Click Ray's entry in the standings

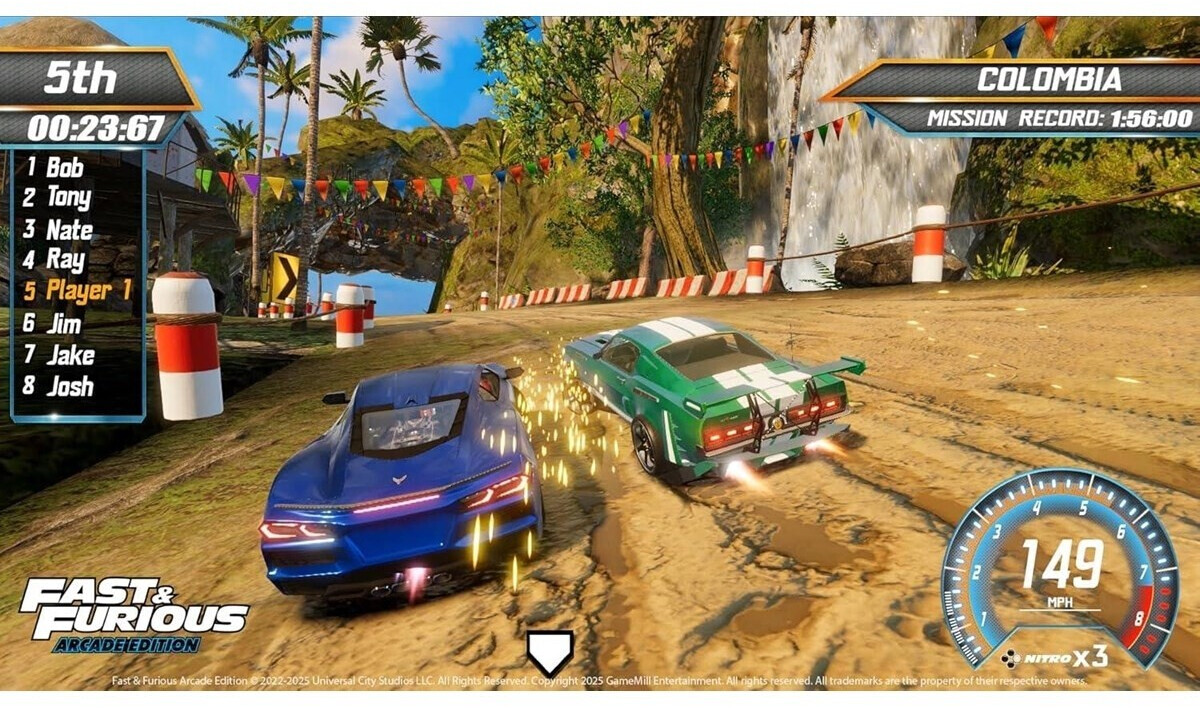[65, 261]
